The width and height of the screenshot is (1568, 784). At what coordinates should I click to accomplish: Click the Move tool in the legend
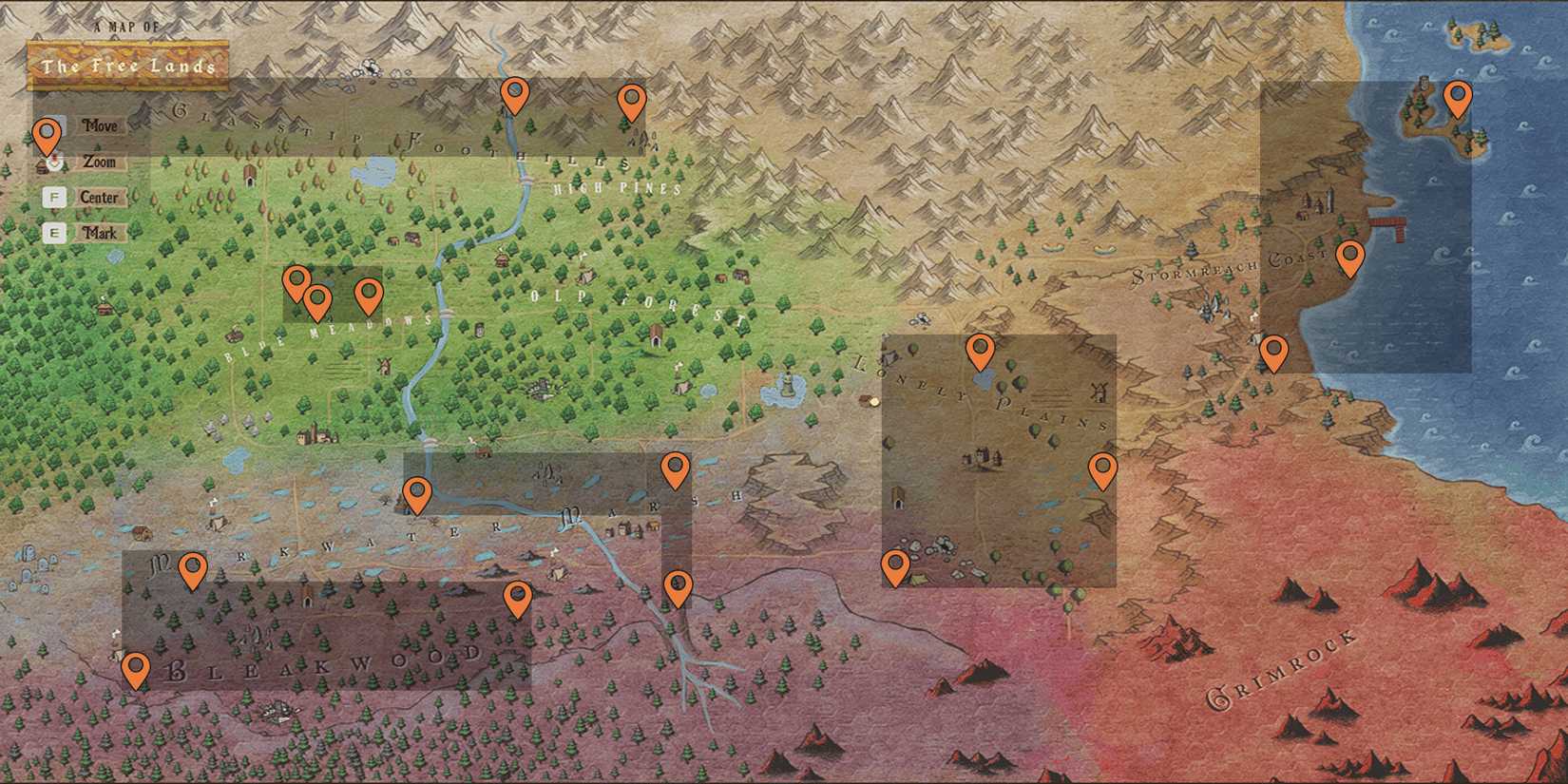point(102,124)
